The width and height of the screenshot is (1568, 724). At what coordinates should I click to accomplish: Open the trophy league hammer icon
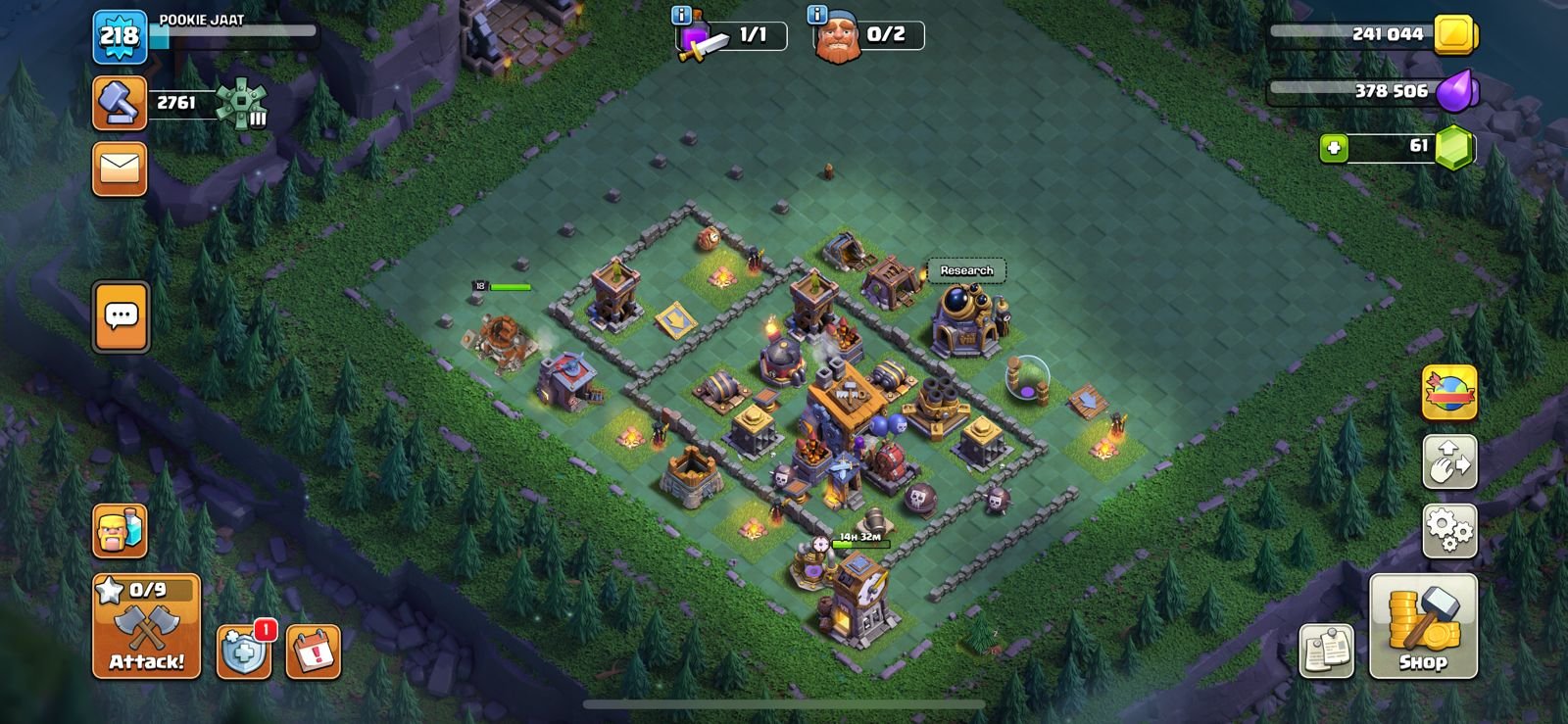click(120, 103)
